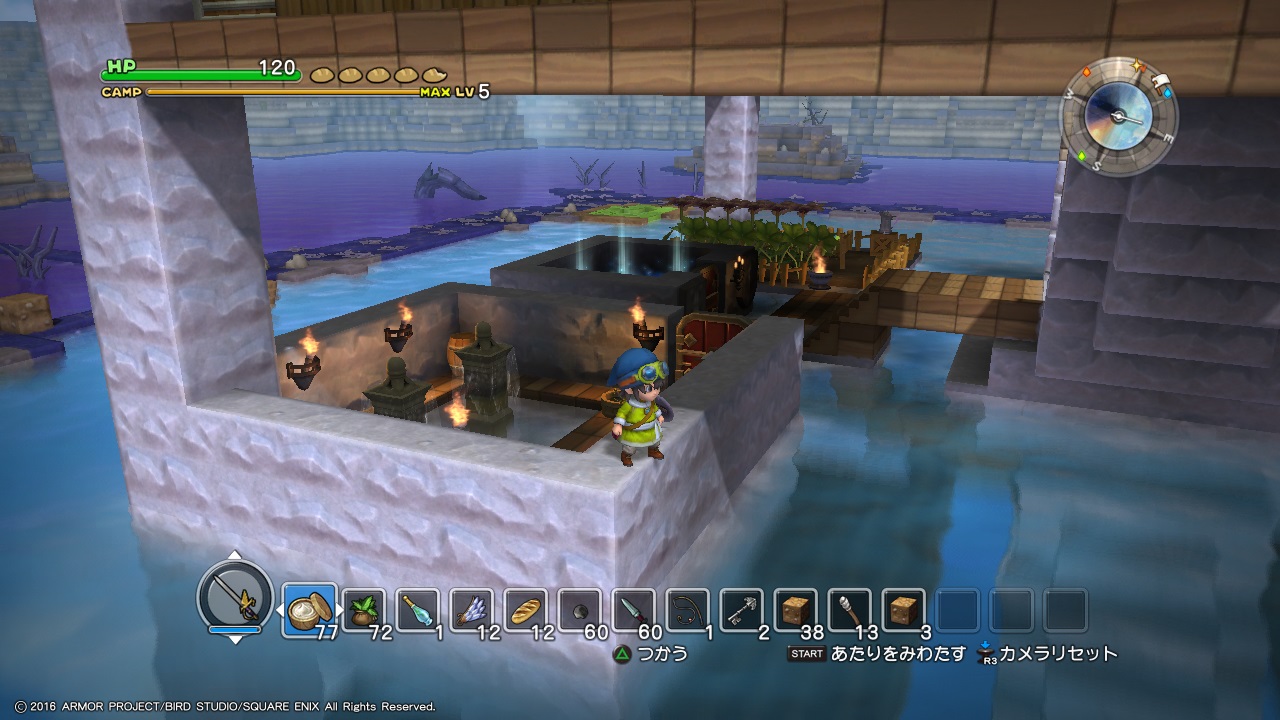The width and height of the screenshot is (1280, 720).
Task: Pick the lavender flower bundle slot
Action: pos(470,609)
